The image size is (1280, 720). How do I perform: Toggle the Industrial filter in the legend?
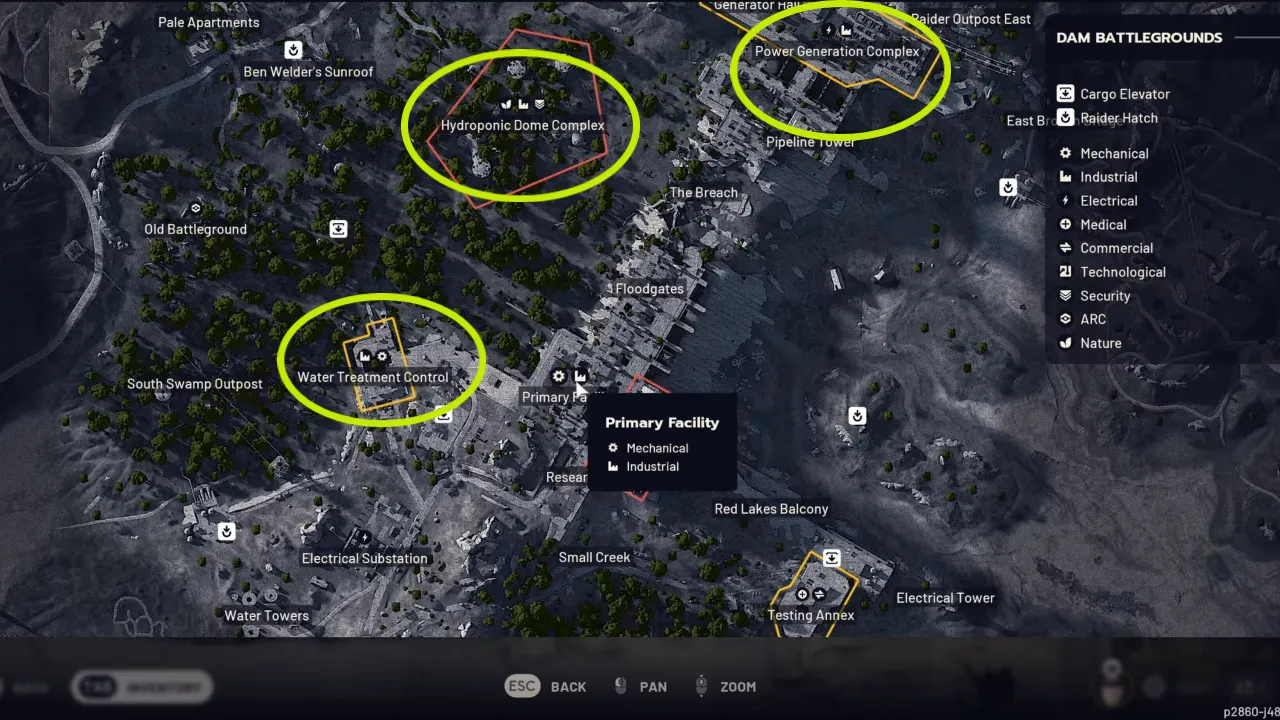[1065, 177]
